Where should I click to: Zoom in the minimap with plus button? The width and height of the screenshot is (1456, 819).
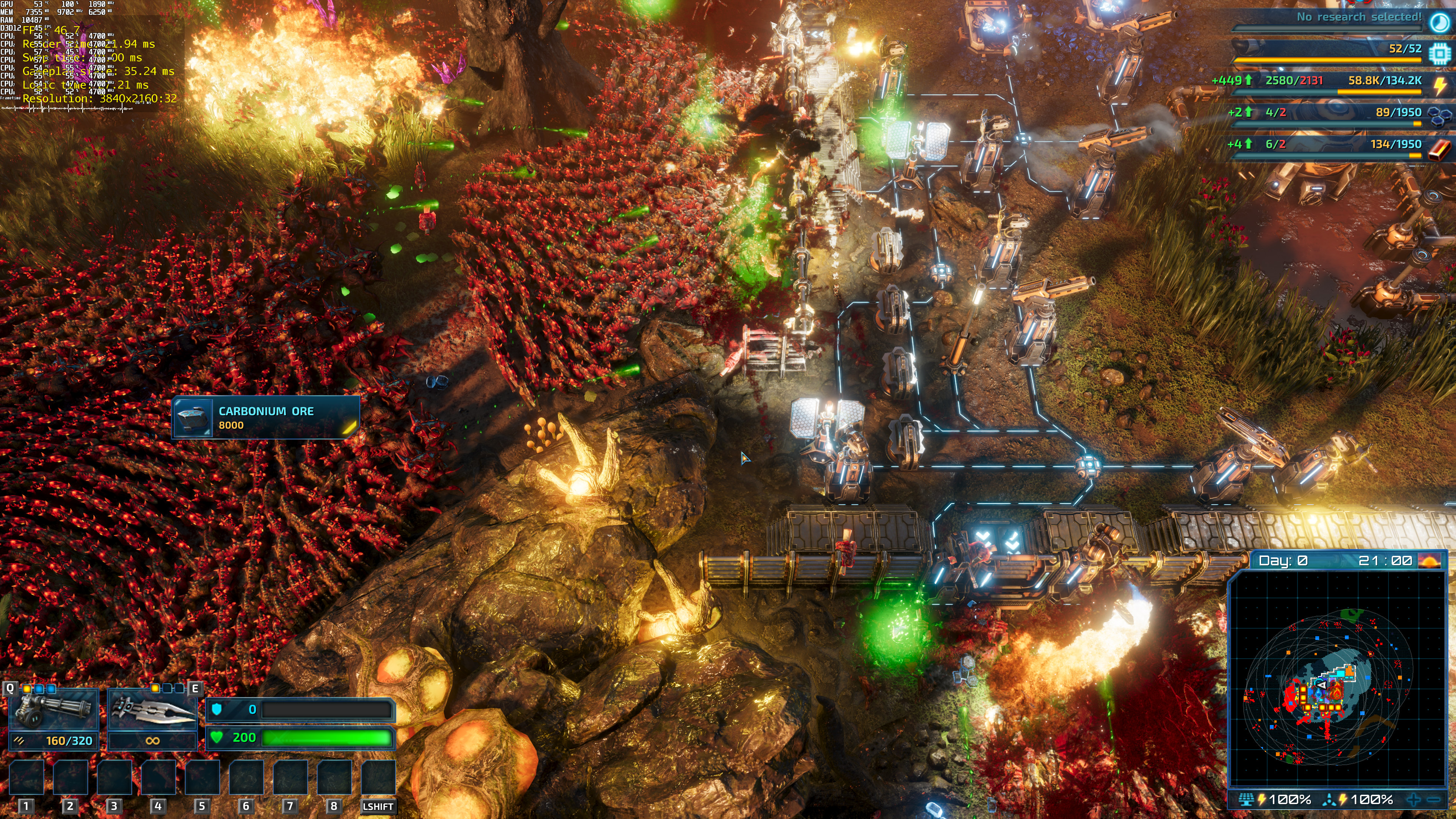tap(1414, 799)
